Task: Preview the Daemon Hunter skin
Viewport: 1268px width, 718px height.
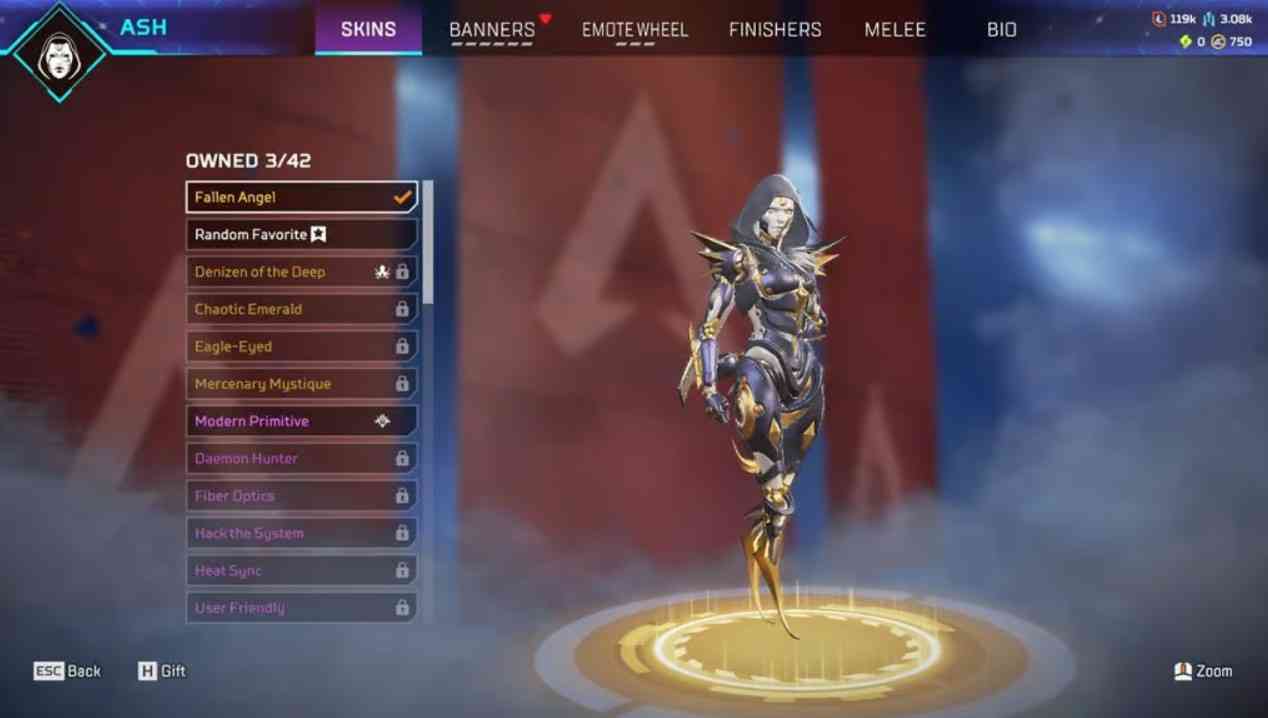Action: (x=301, y=459)
